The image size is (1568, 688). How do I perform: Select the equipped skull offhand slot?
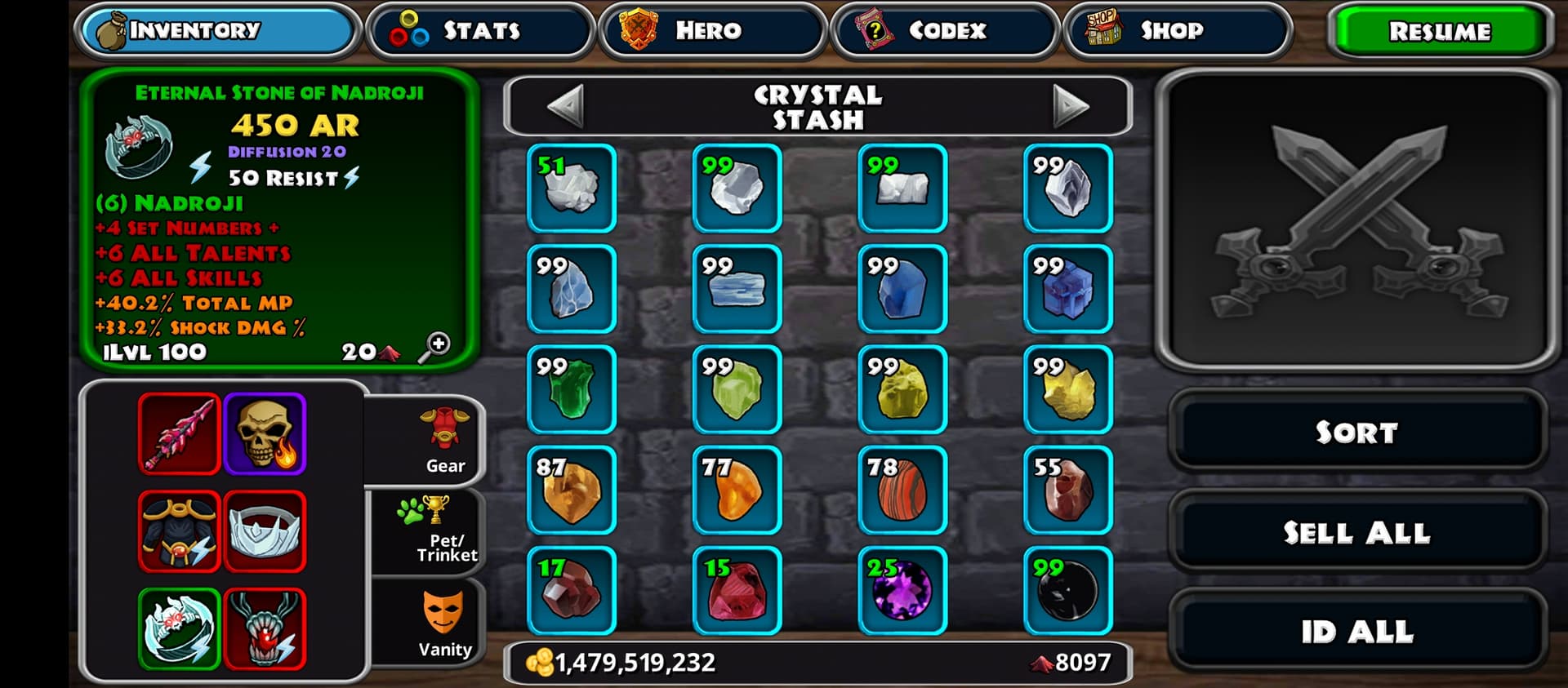click(265, 433)
